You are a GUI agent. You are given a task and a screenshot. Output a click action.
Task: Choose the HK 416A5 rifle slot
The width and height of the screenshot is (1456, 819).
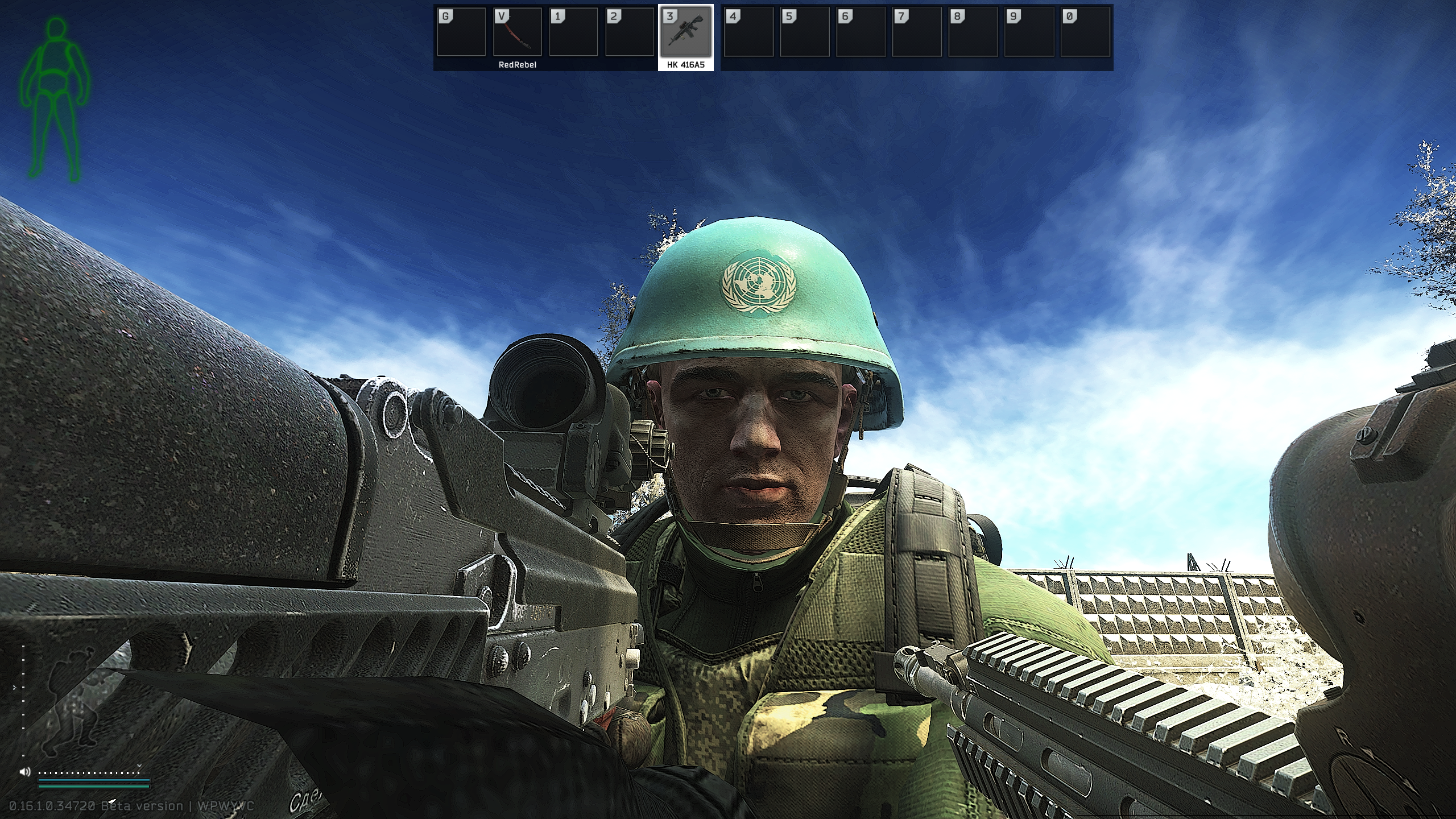coord(685,32)
